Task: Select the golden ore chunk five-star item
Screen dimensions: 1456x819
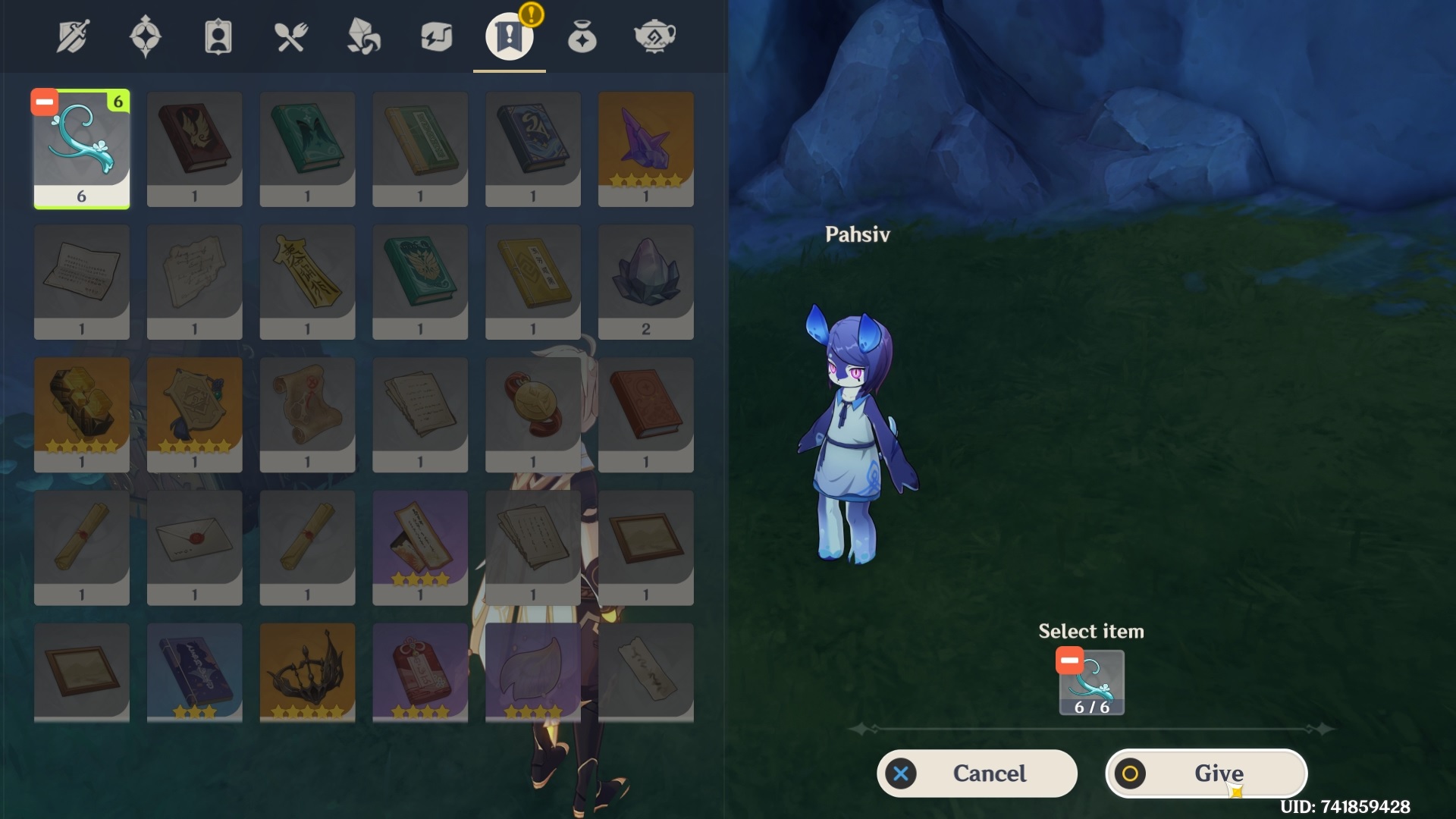Action: 82,414
